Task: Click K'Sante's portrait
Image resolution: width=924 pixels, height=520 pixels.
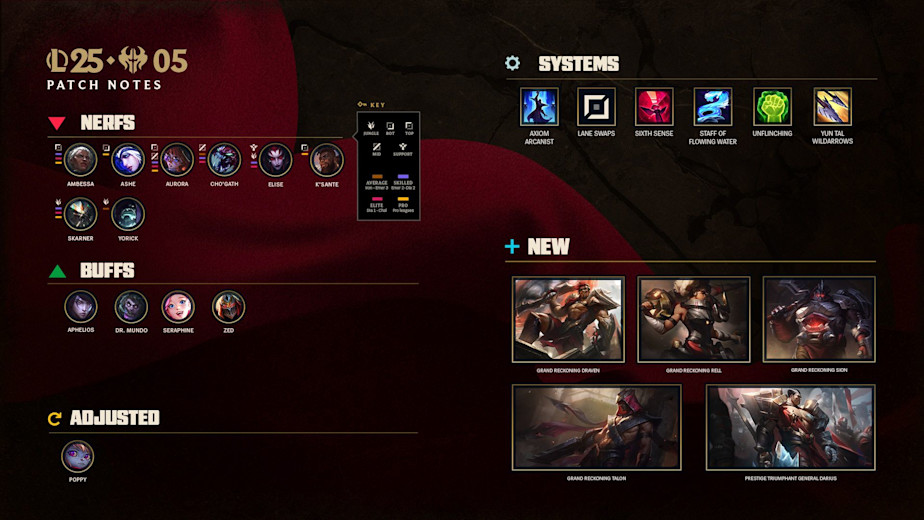Action: click(326, 160)
